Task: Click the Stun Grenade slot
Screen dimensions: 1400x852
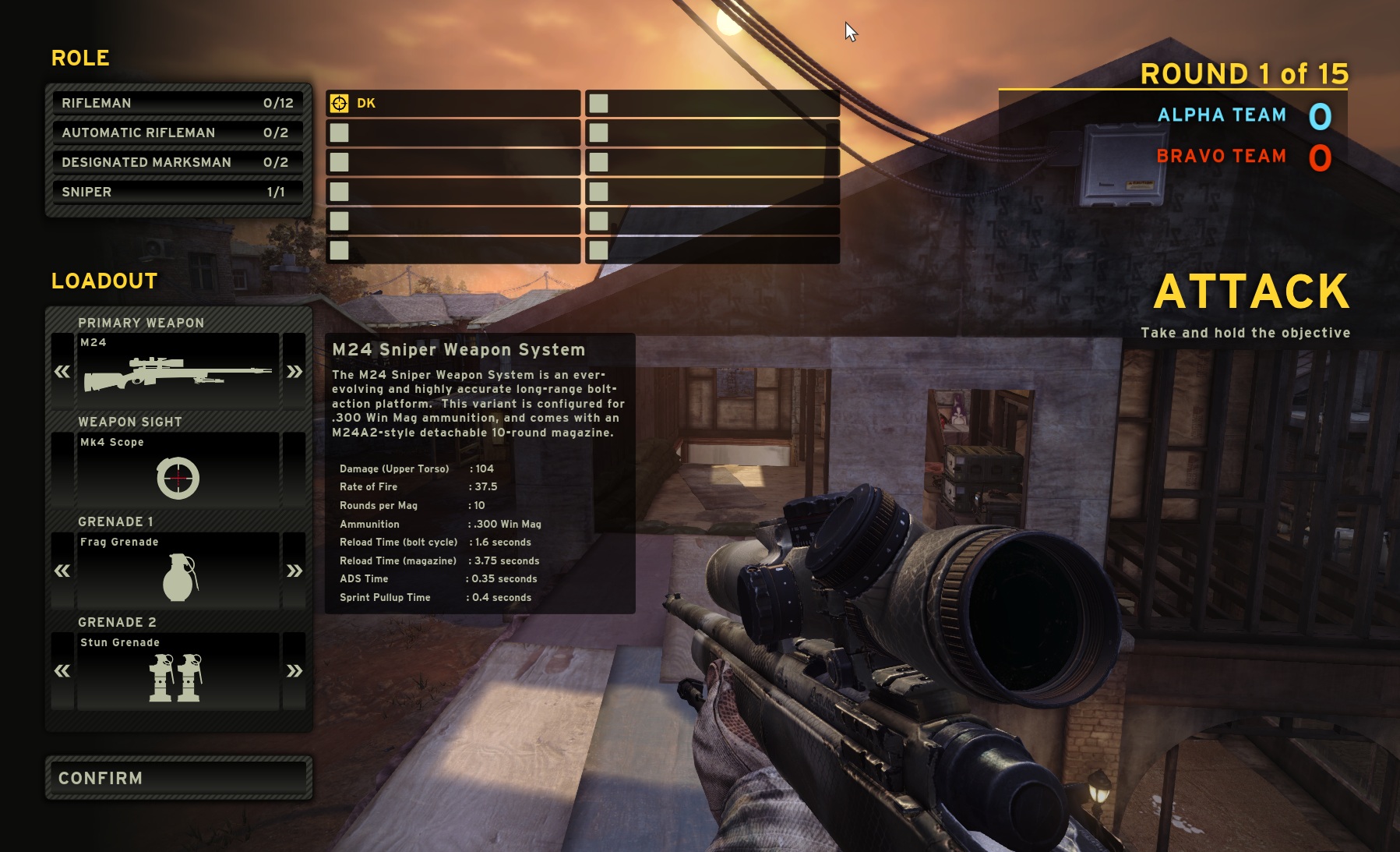Action: 178,671
